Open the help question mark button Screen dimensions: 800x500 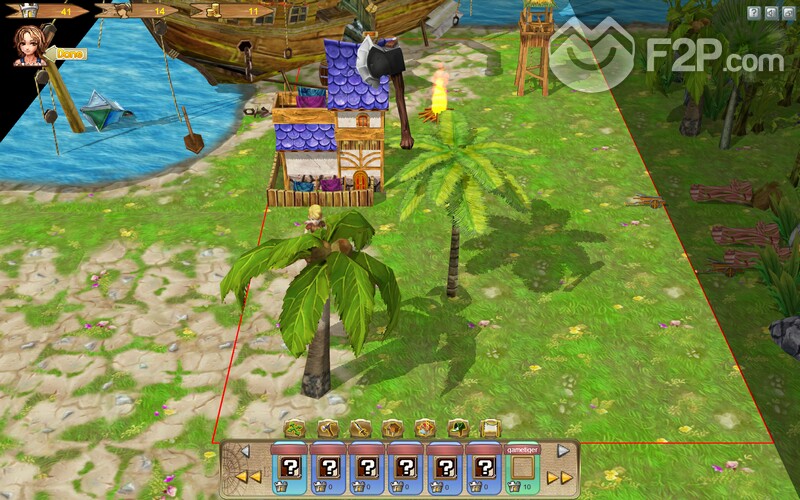[754, 12]
